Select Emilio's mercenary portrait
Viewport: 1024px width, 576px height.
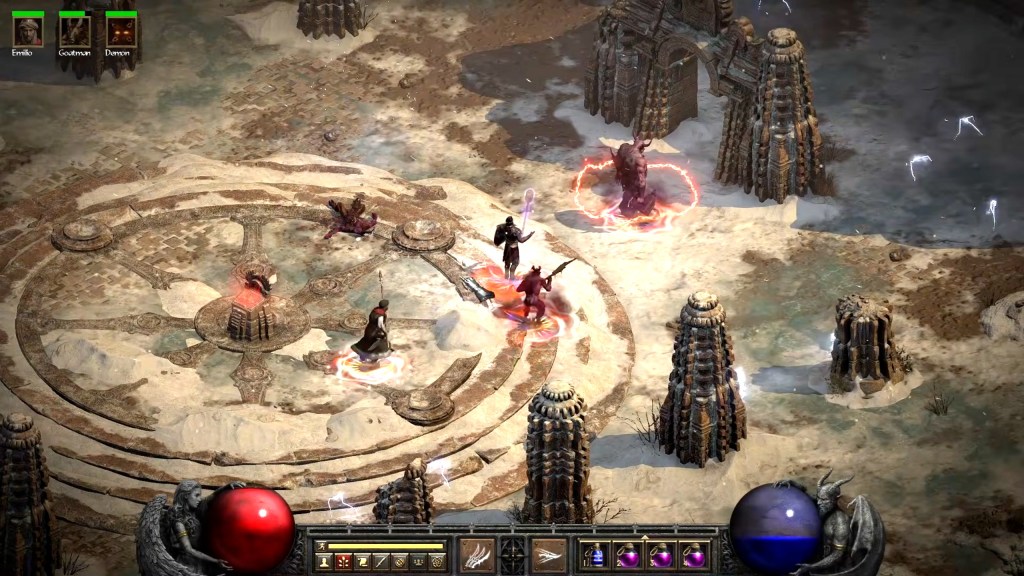click(x=27, y=31)
